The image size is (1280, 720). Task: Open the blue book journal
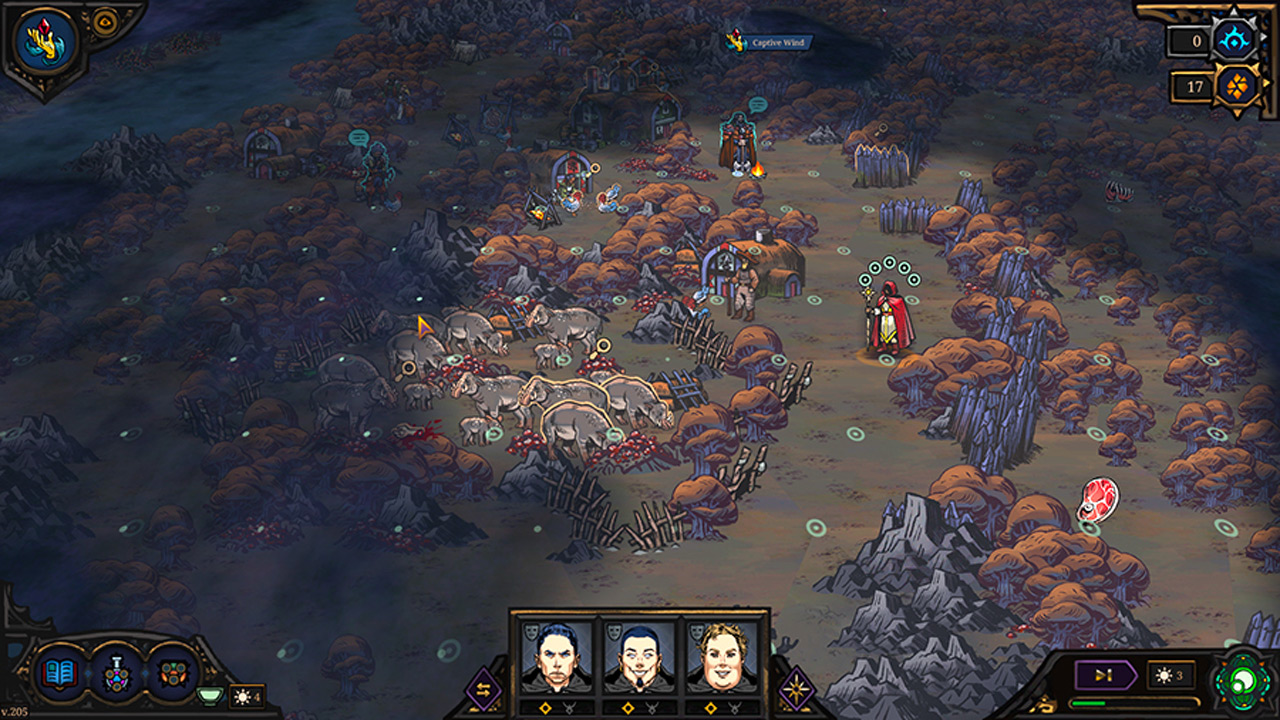pyautogui.click(x=60, y=671)
